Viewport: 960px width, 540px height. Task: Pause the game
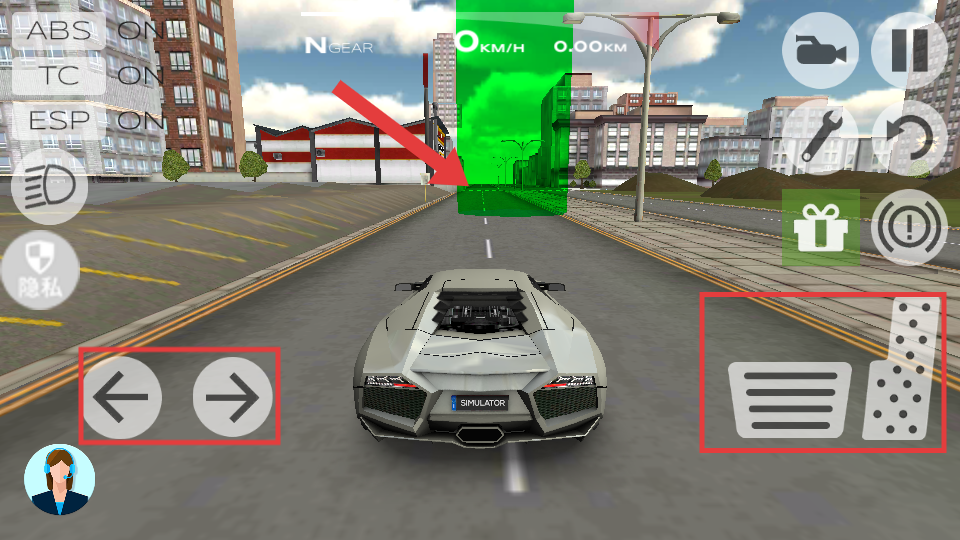pos(909,50)
